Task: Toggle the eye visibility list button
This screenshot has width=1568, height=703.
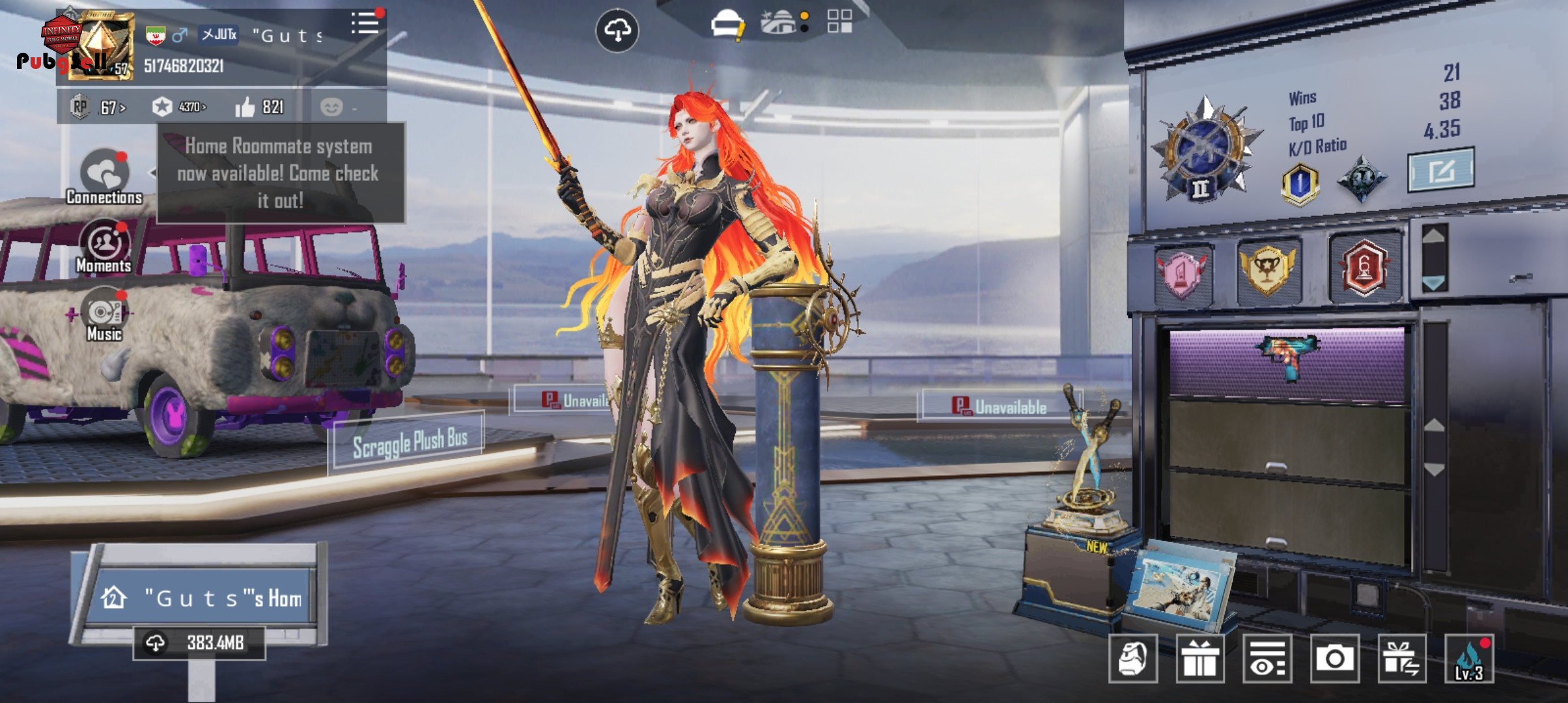Action: [x=1267, y=659]
